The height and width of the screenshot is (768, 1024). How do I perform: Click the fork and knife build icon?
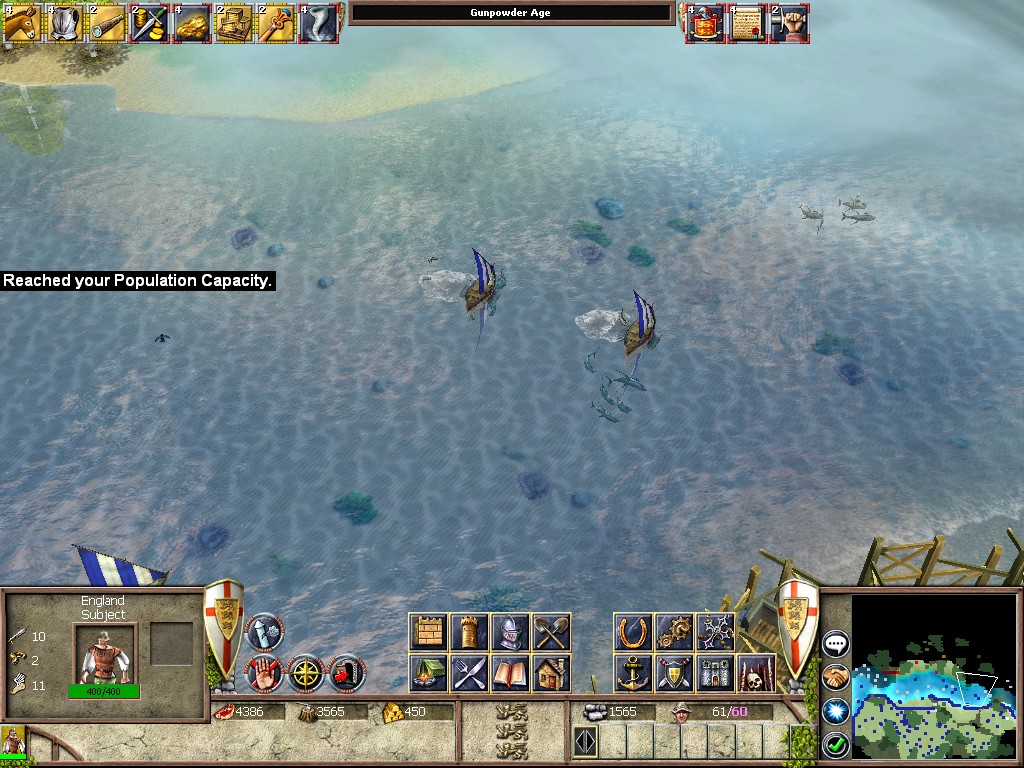coord(469,673)
